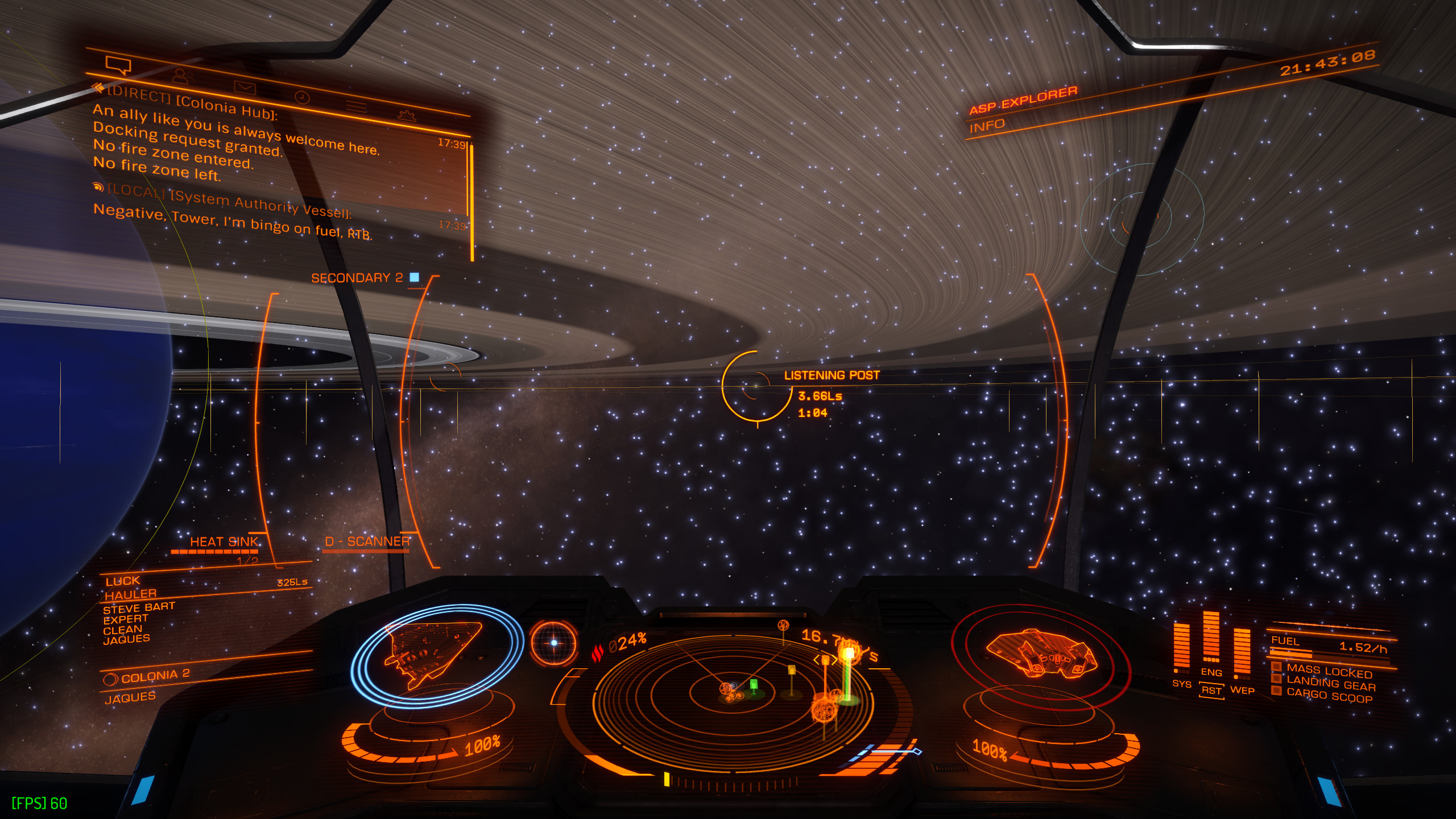1456x819 pixels.
Task: Click the circular radar scanner display
Action: [x=733, y=691]
